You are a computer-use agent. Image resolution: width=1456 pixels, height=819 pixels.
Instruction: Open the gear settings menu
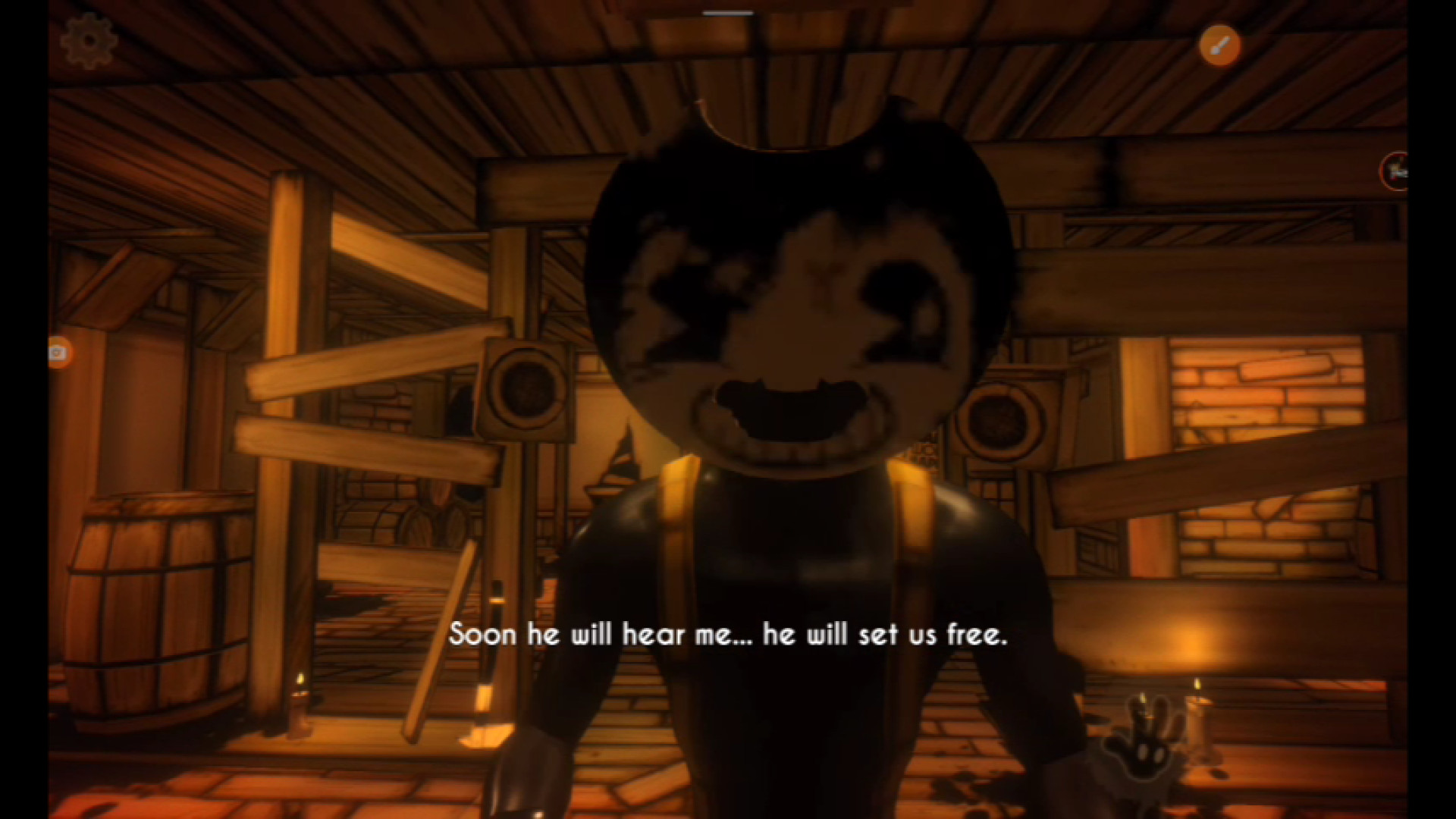pyautogui.click(x=89, y=40)
